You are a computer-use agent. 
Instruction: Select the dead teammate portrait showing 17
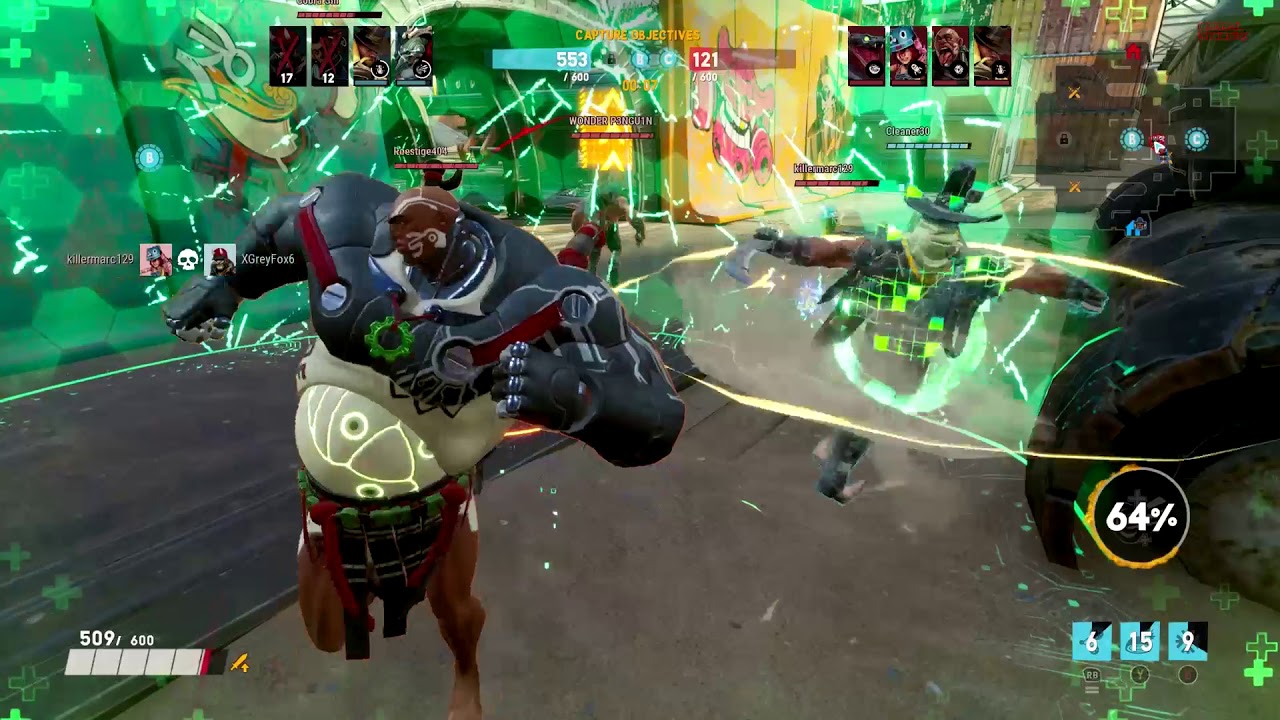pos(287,56)
